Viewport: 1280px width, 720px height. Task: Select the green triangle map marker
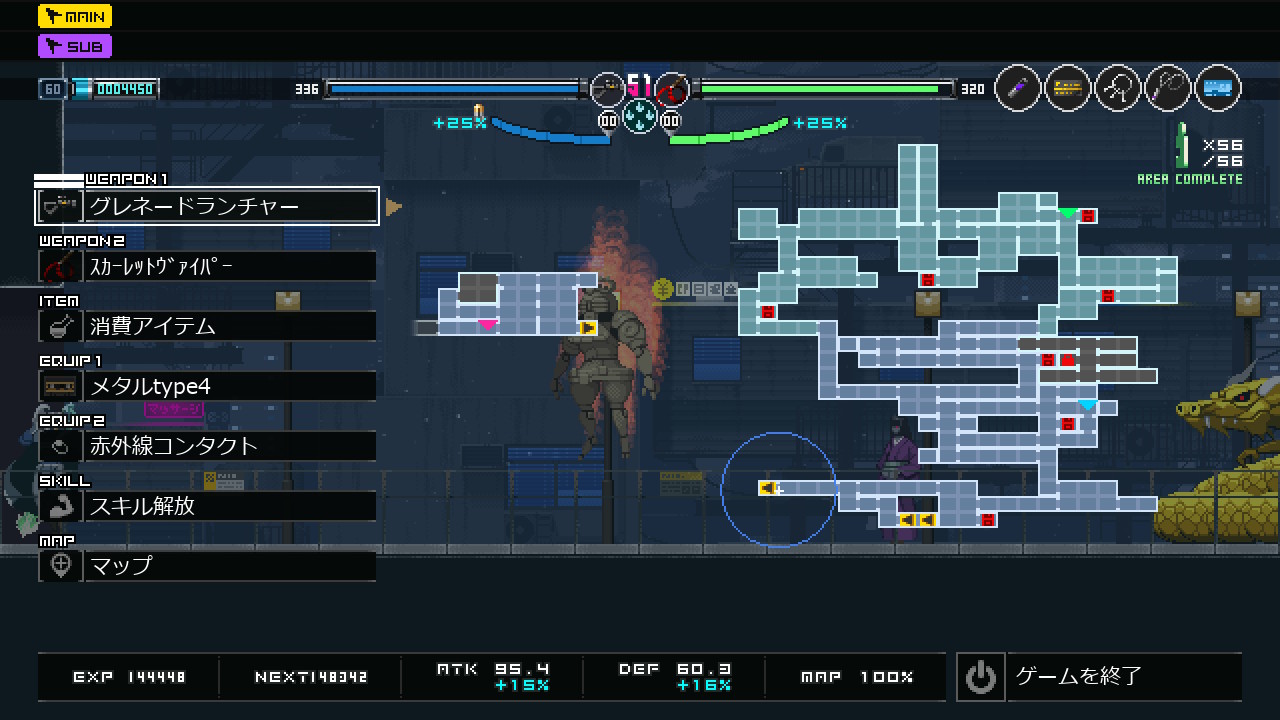point(1068,213)
